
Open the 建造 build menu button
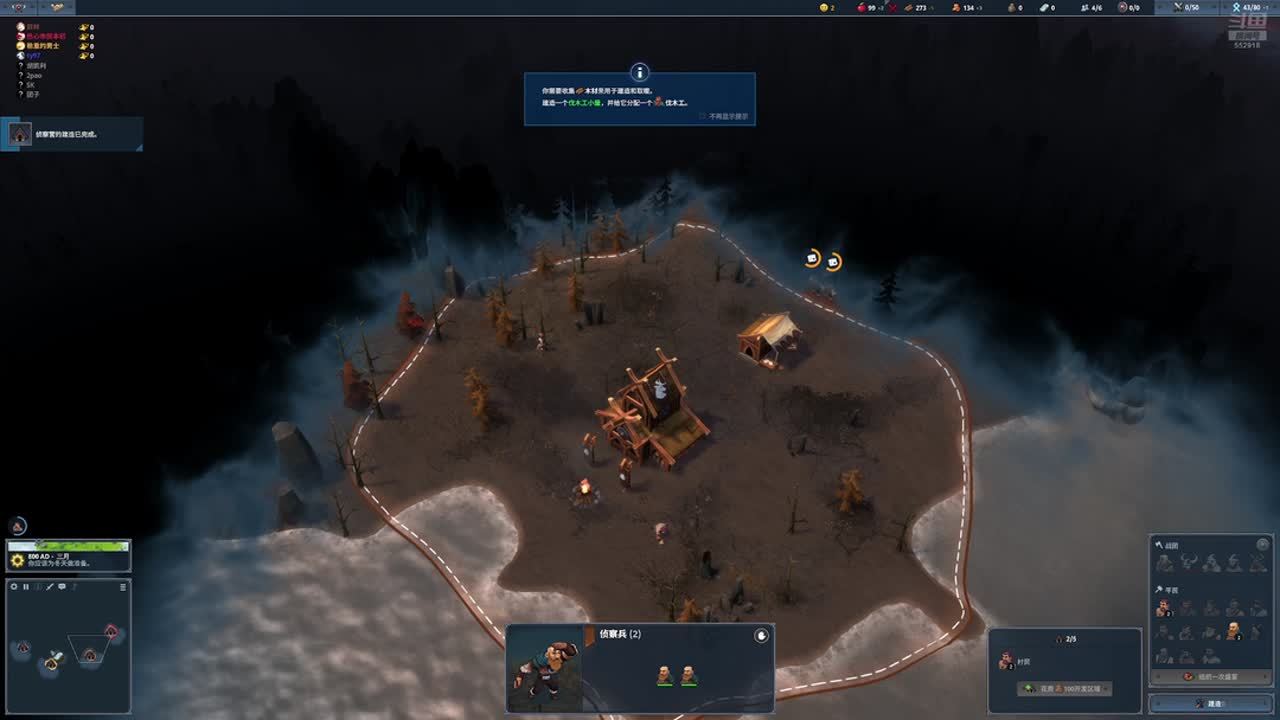1211,703
